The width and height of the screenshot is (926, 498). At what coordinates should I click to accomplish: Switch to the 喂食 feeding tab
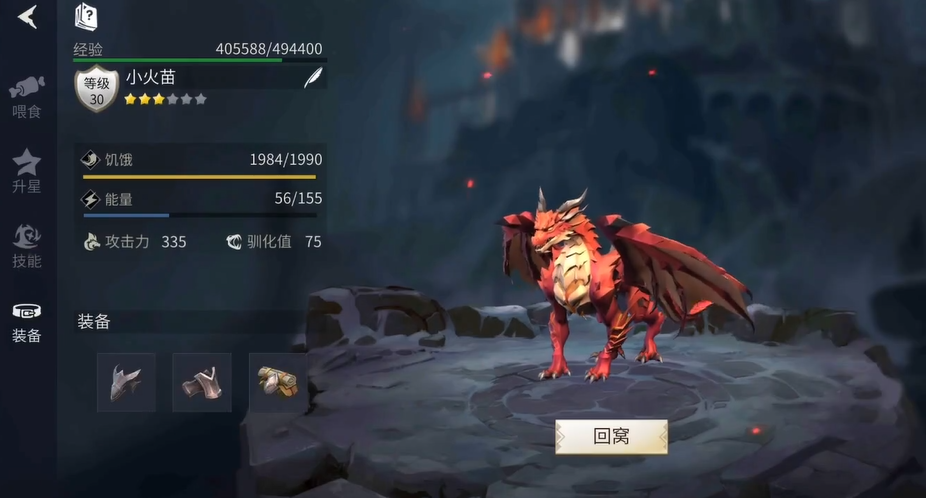tap(27, 96)
